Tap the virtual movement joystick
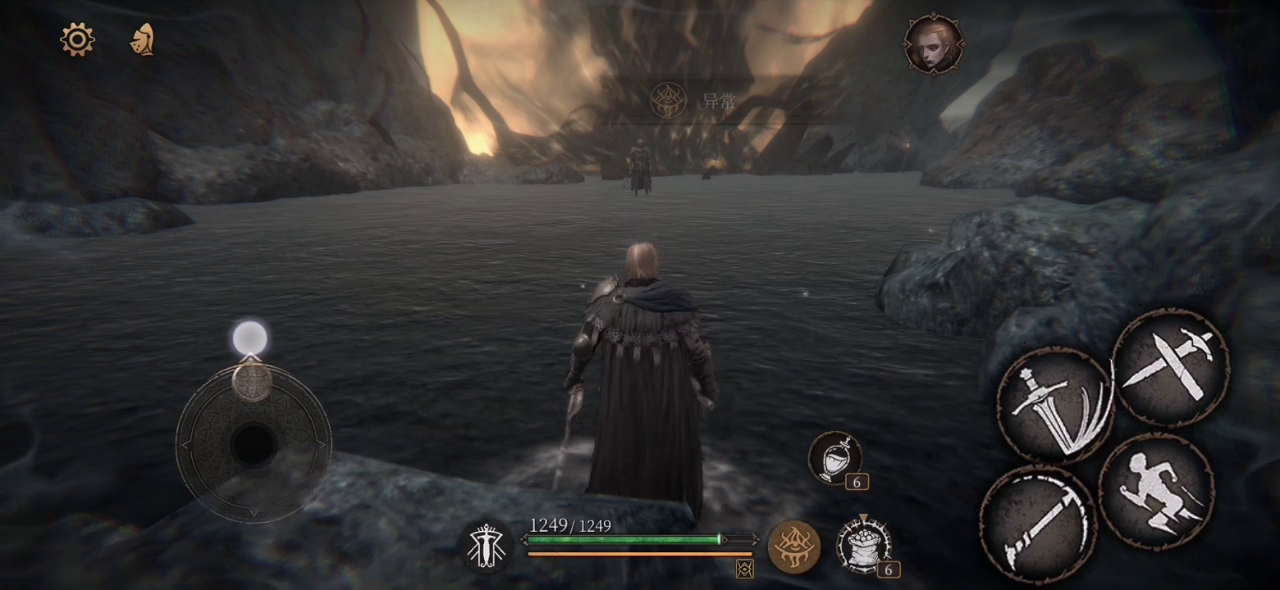Viewport: 1280px width, 590px height. coord(253,442)
